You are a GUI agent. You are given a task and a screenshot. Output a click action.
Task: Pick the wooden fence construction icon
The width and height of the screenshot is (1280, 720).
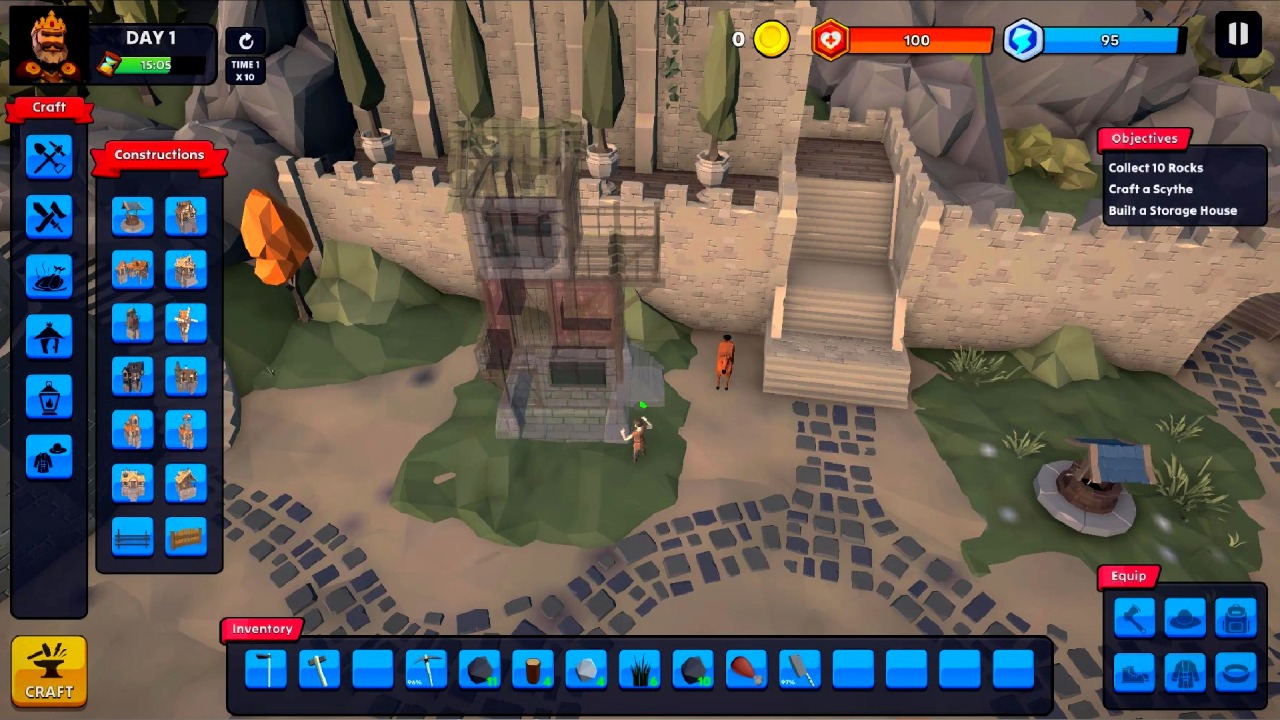[x=133, y=537]
